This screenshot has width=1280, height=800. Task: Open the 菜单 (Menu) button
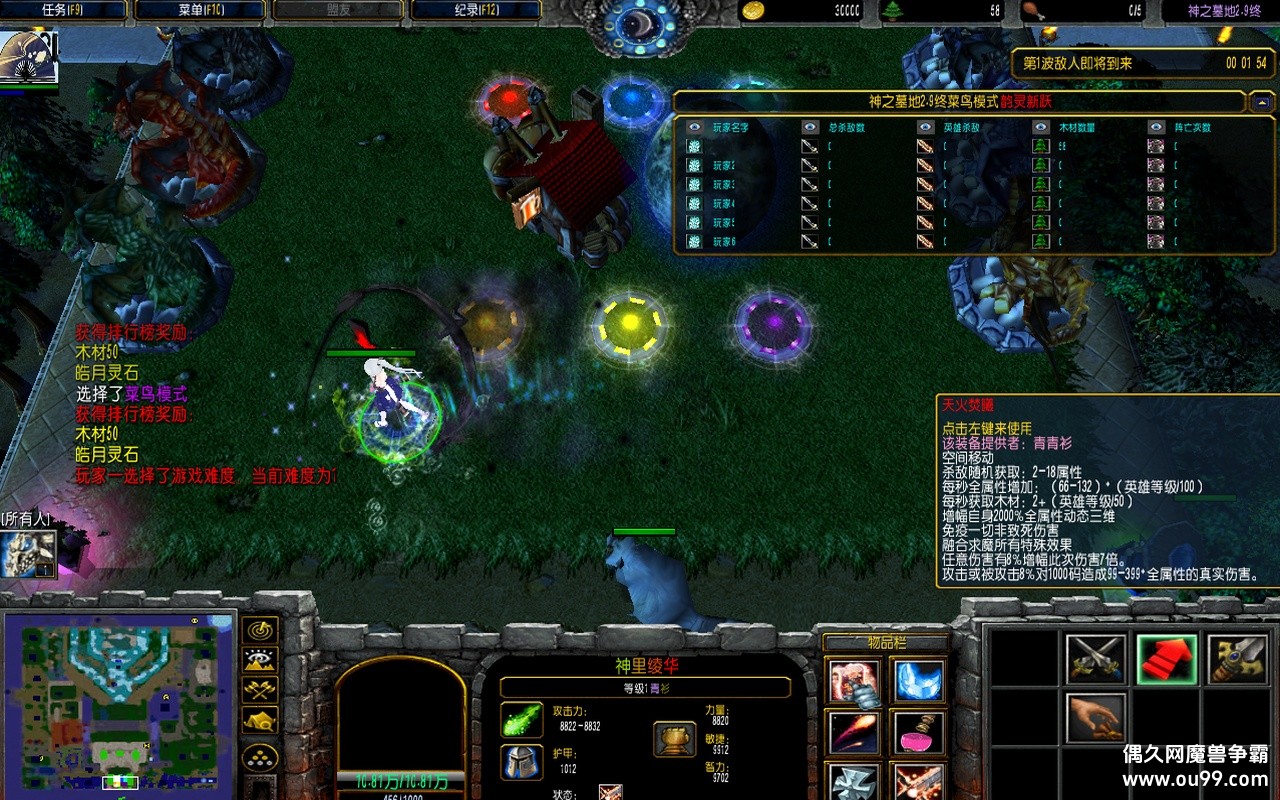(x=199, y=10)
